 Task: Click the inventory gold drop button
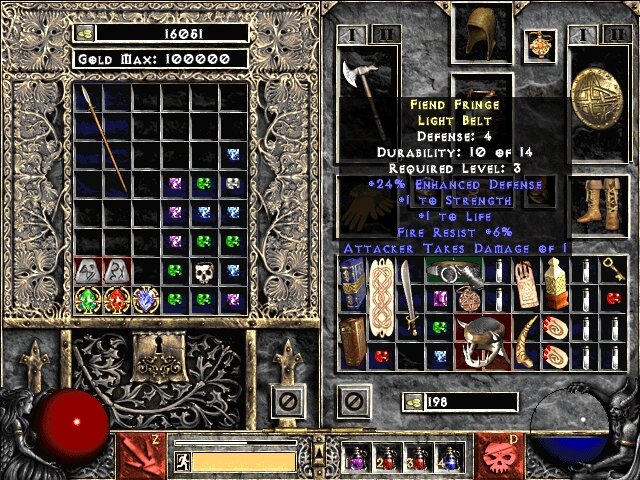(x=412, y=402)
